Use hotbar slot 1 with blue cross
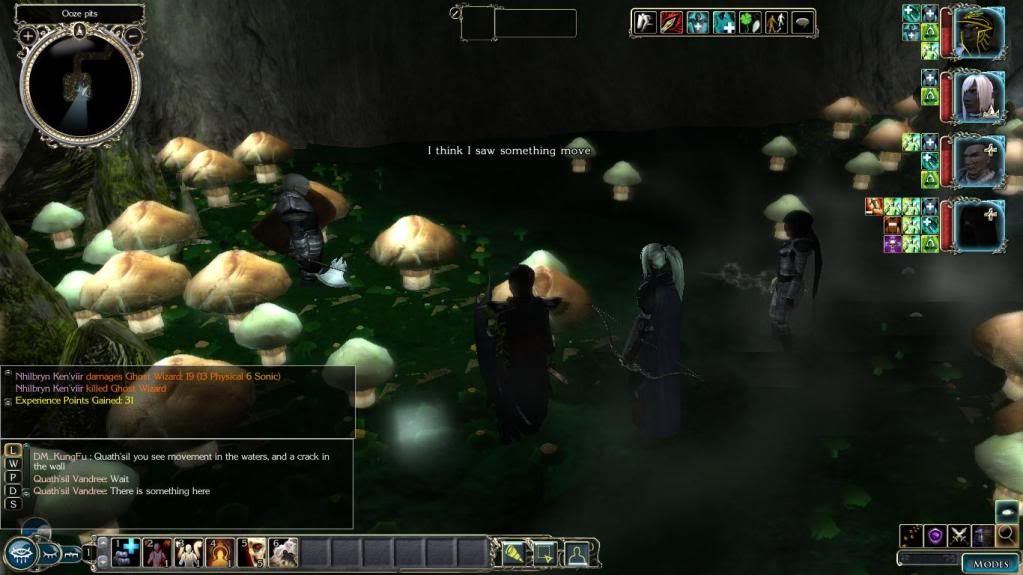This screenshot has height=575, width=1023. [x=126, y=551]
